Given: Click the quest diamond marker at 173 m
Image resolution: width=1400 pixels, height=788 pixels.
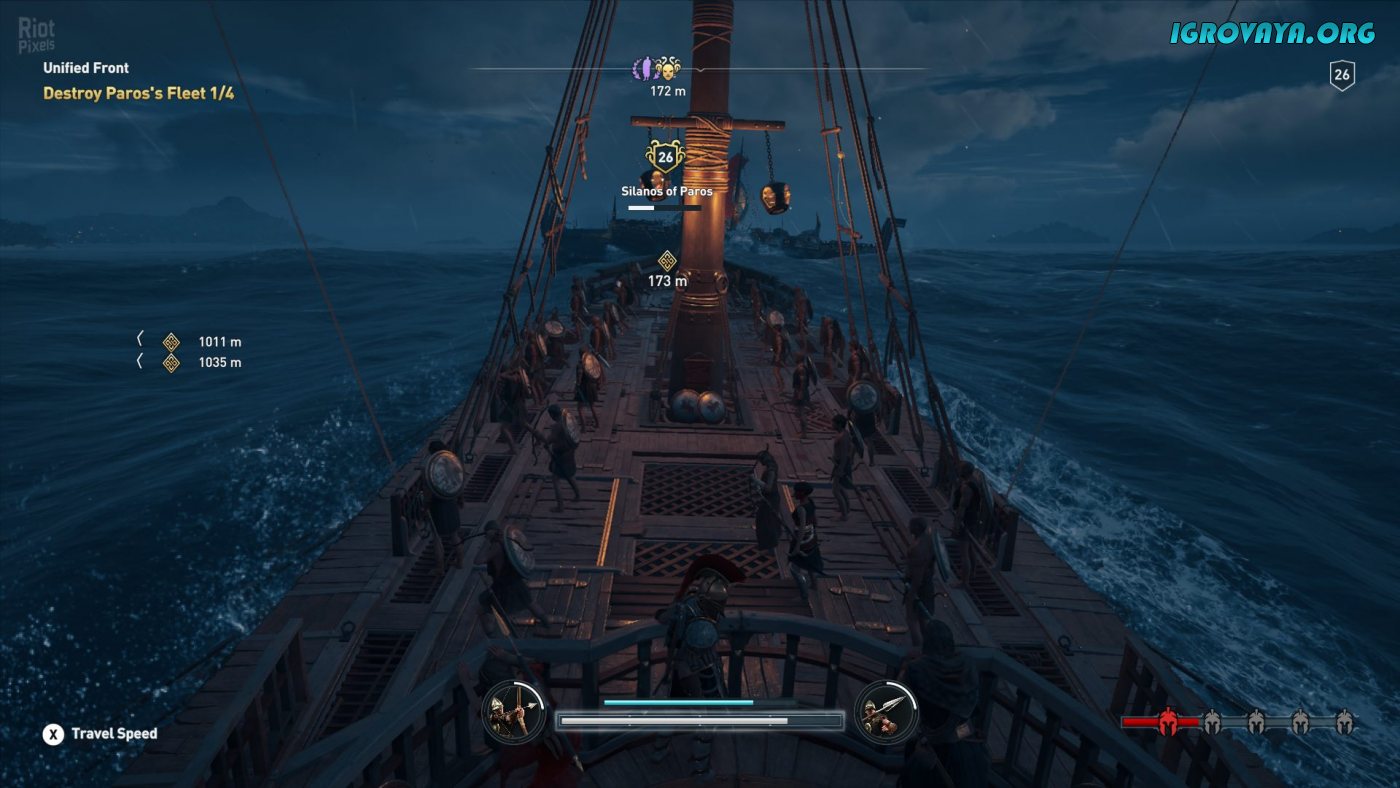Looking at the screenshot, I should click(x=667, y=261).
